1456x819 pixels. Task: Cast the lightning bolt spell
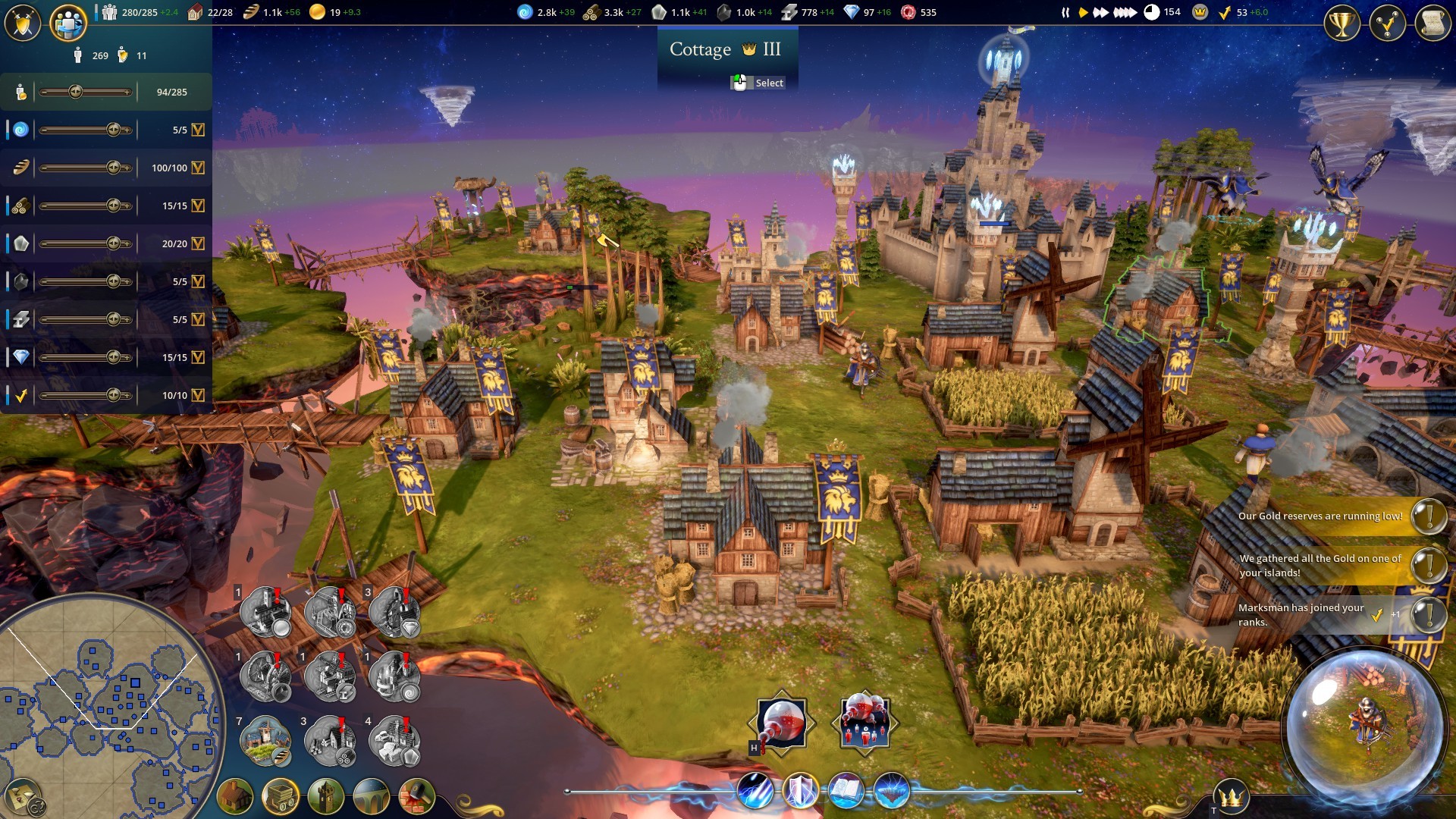tap(755, 791)
